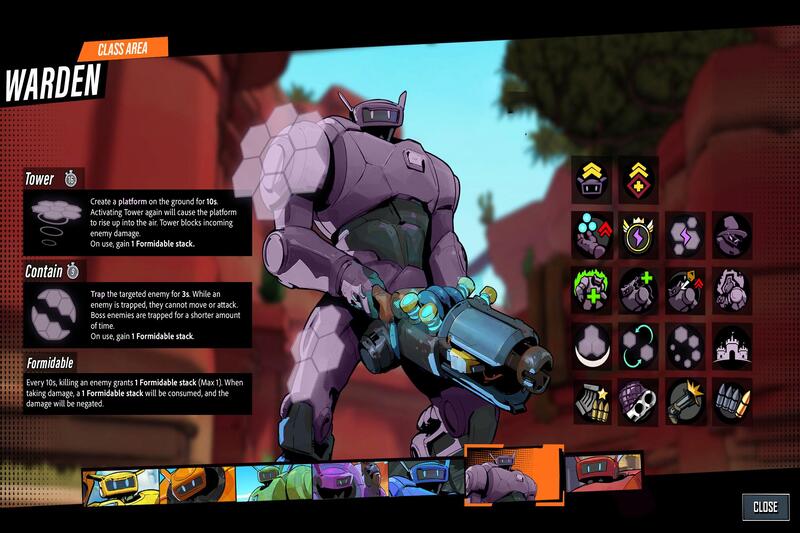Image resolution: width=800 pixels, height=533 pixels.
Task: Choose the chevrons with red plus perk
Action: click(x=637, y=176)
